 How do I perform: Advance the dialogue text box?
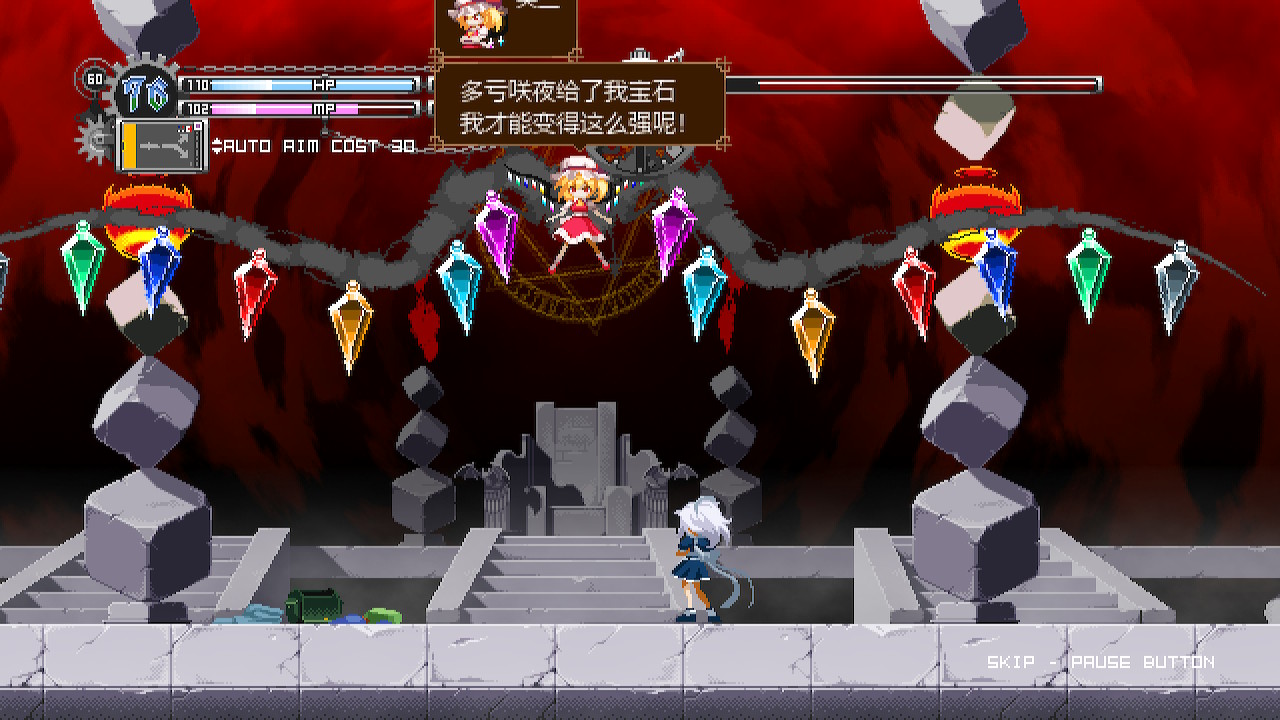[x=579, y=106]
